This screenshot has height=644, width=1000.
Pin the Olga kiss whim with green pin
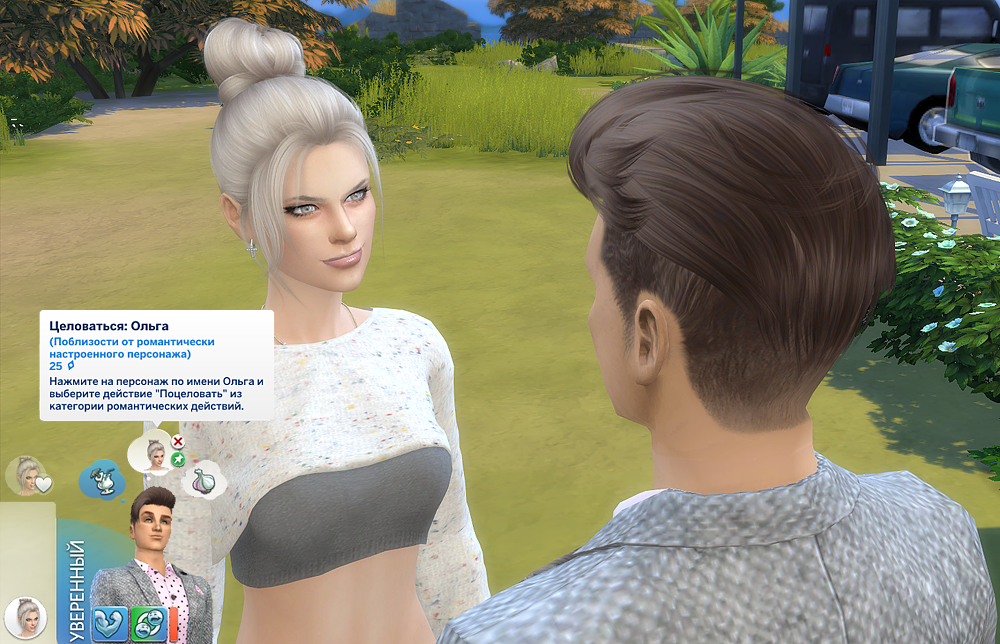pyautogui.click(x=178, y=459)
